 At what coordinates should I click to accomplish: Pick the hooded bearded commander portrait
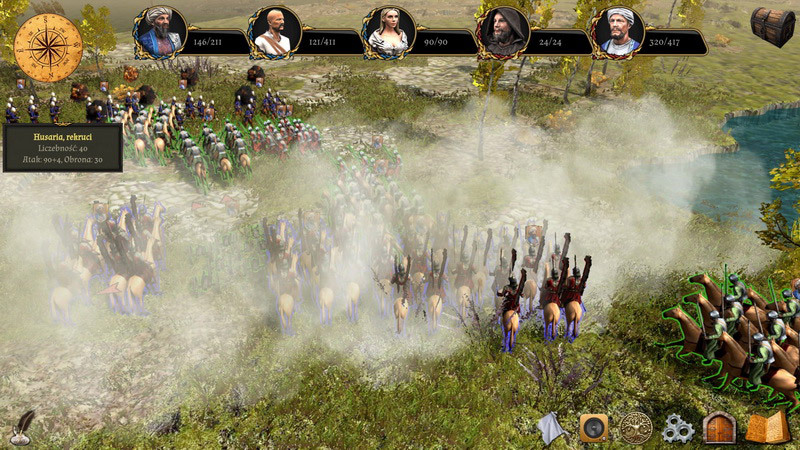(503, 33)
